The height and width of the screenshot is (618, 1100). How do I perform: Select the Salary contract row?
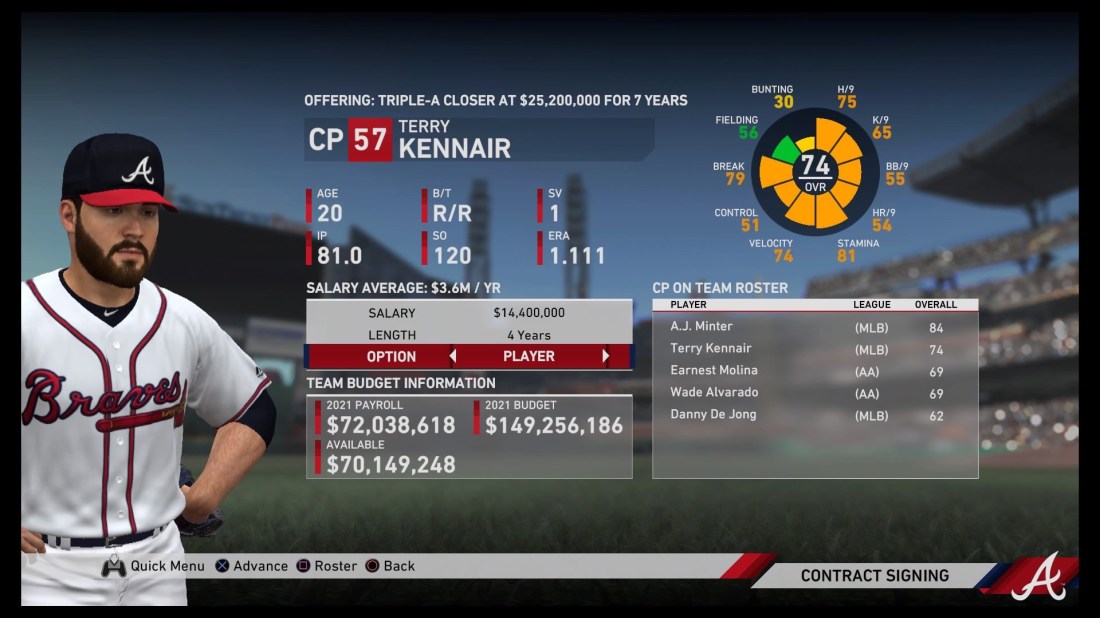468,313
